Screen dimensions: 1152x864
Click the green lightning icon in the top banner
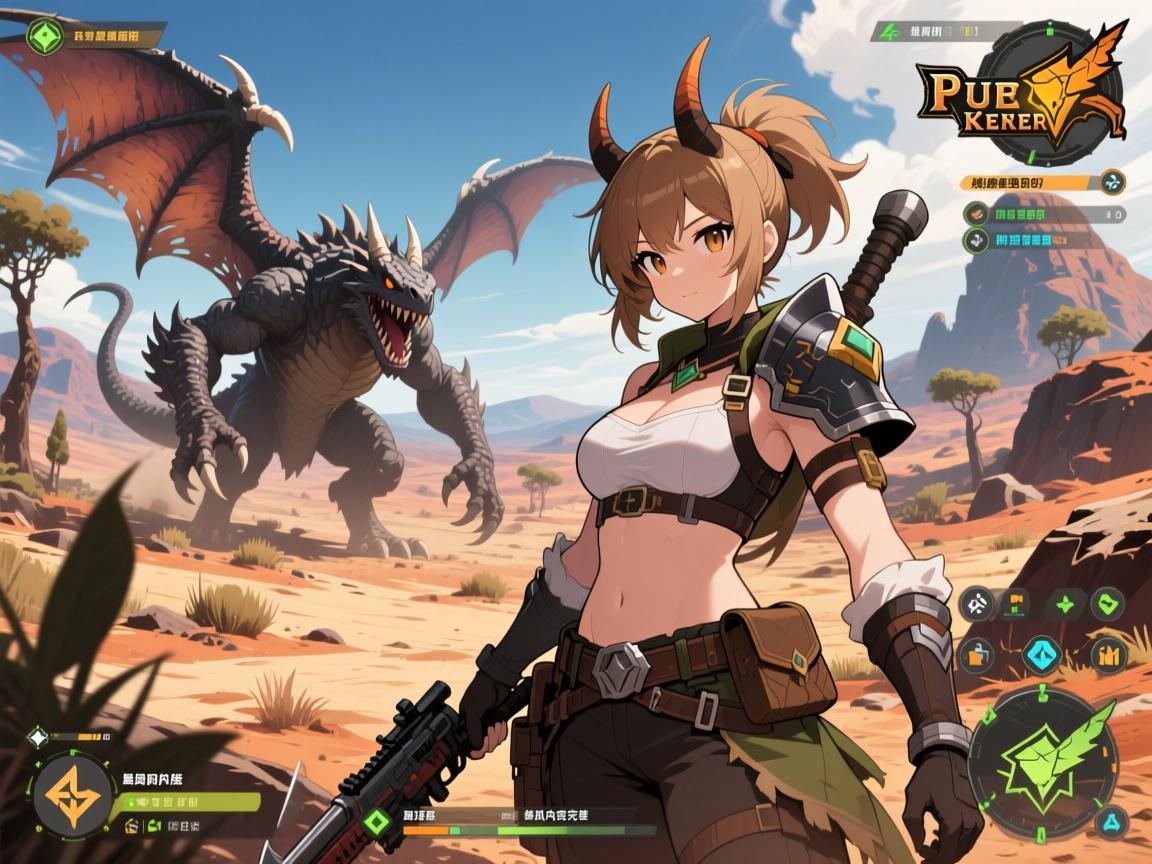tap(887, 31)
